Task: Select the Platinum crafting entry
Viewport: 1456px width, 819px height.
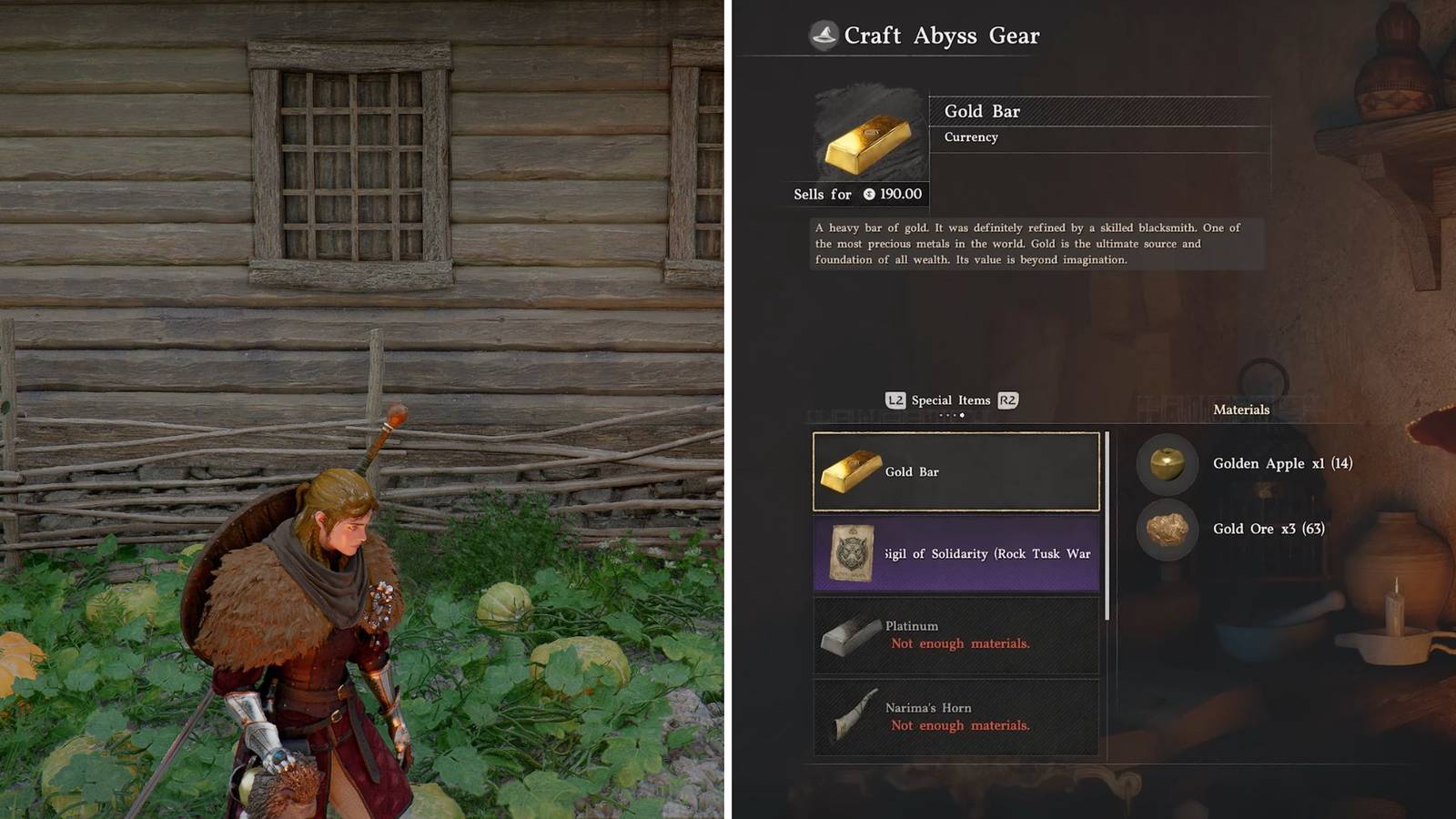Action: pos(955,634)
